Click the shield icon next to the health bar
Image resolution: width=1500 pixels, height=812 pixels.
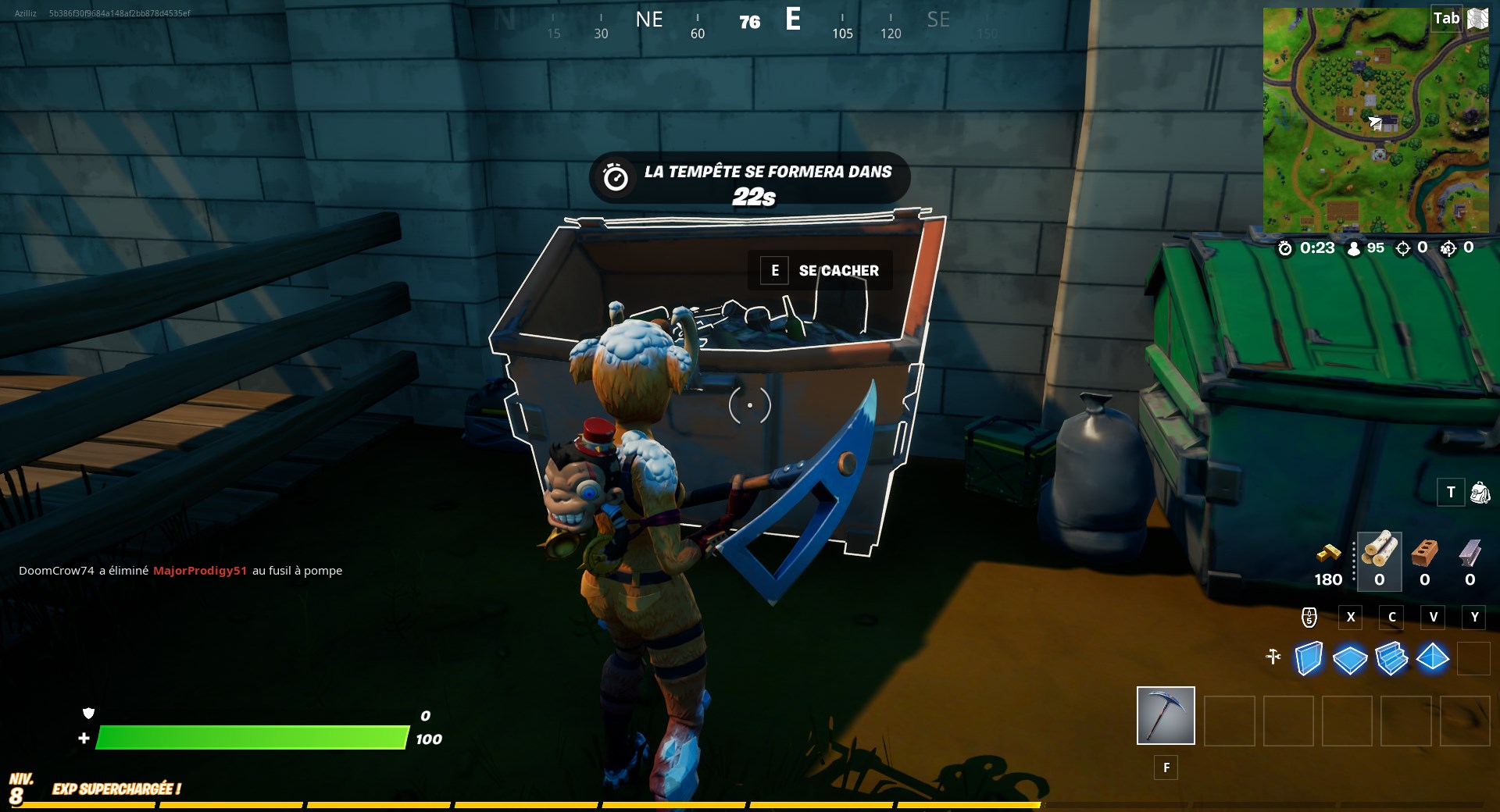pos(88,713)
